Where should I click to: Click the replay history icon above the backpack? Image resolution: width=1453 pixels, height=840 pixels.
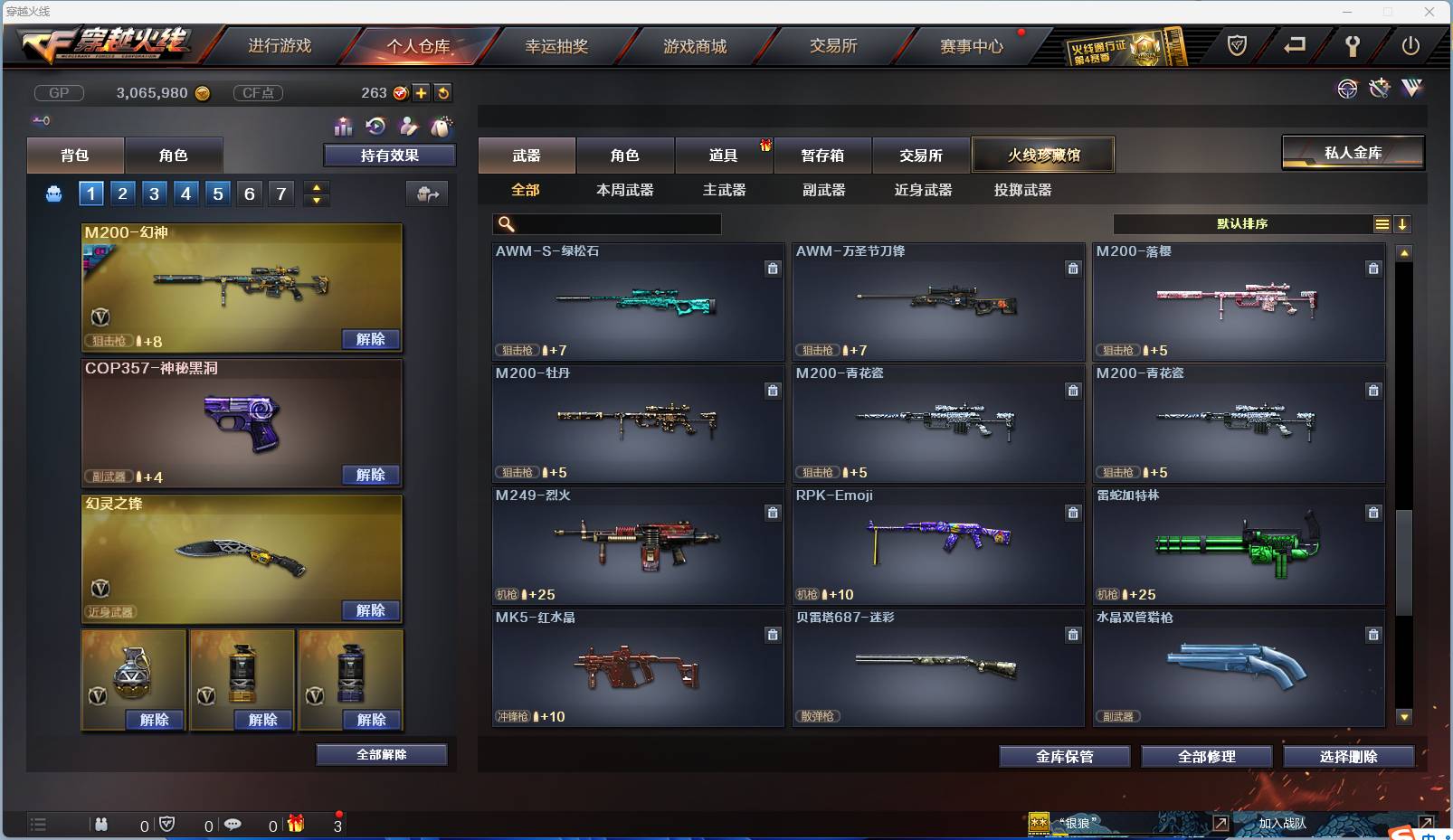click(x=377, y=127)
